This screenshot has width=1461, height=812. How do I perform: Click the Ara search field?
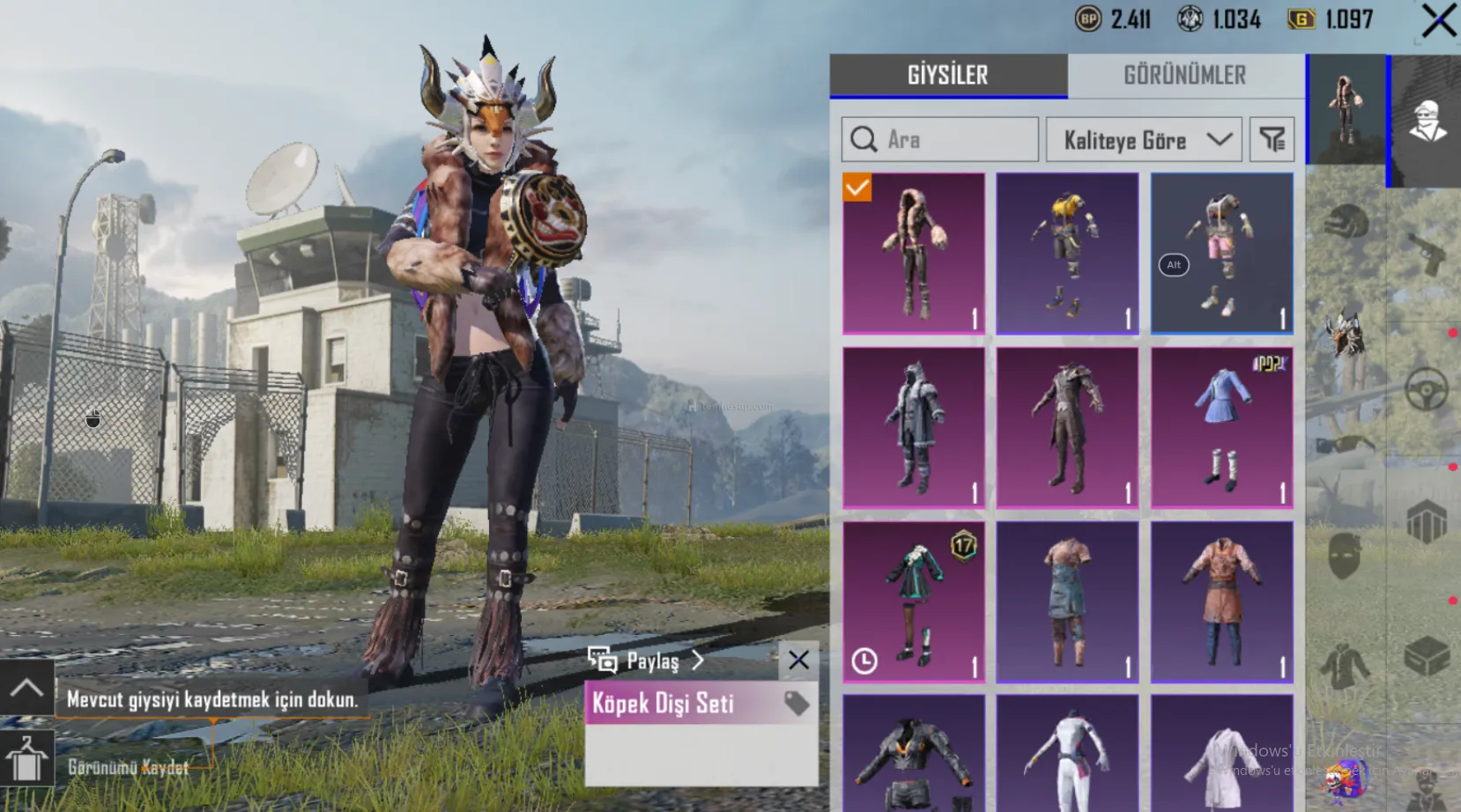pyautogui.click(x=939, y=139)
